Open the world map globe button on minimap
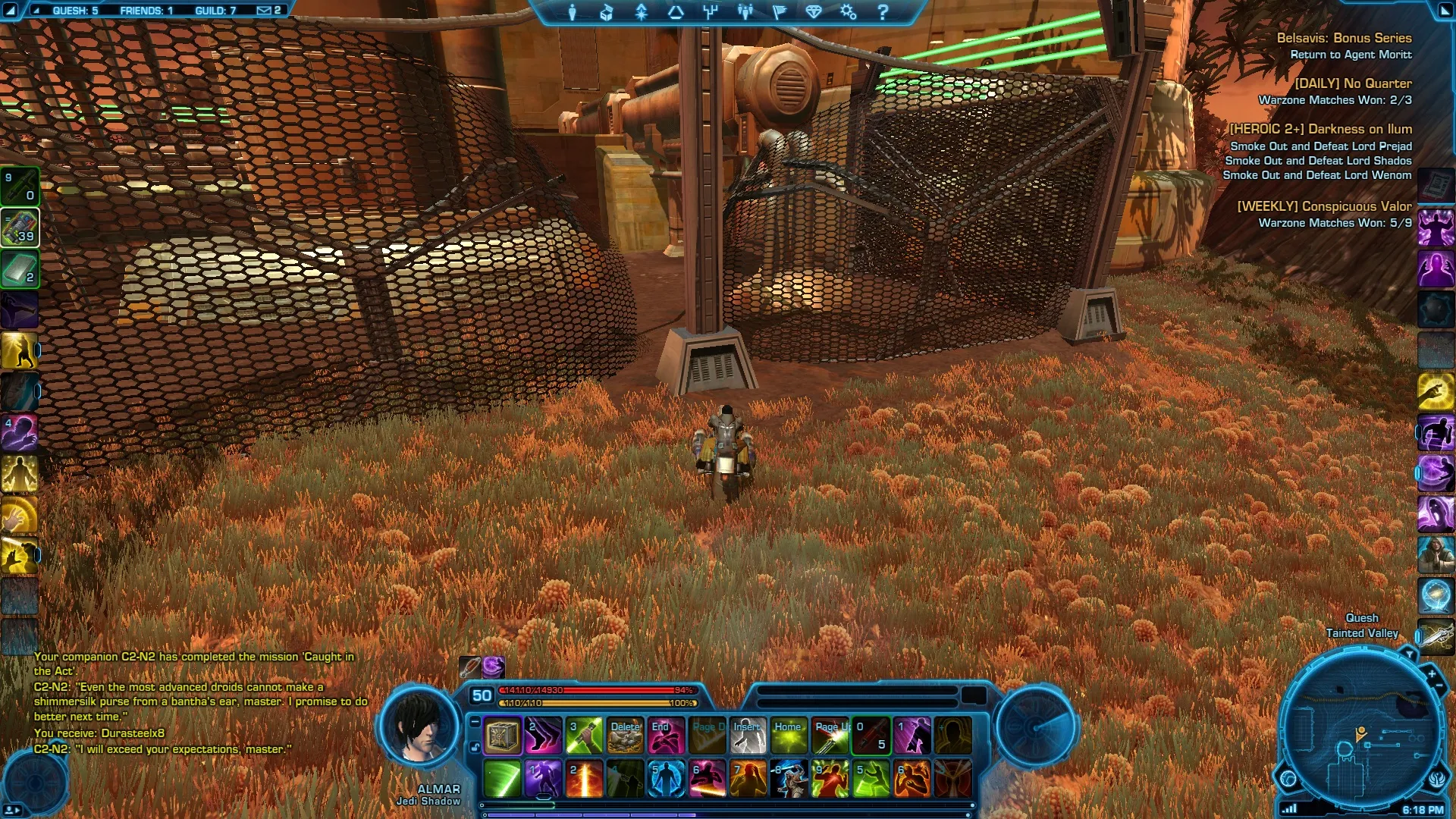This screenshot has width=1456, height=819. coord(1288,778)
